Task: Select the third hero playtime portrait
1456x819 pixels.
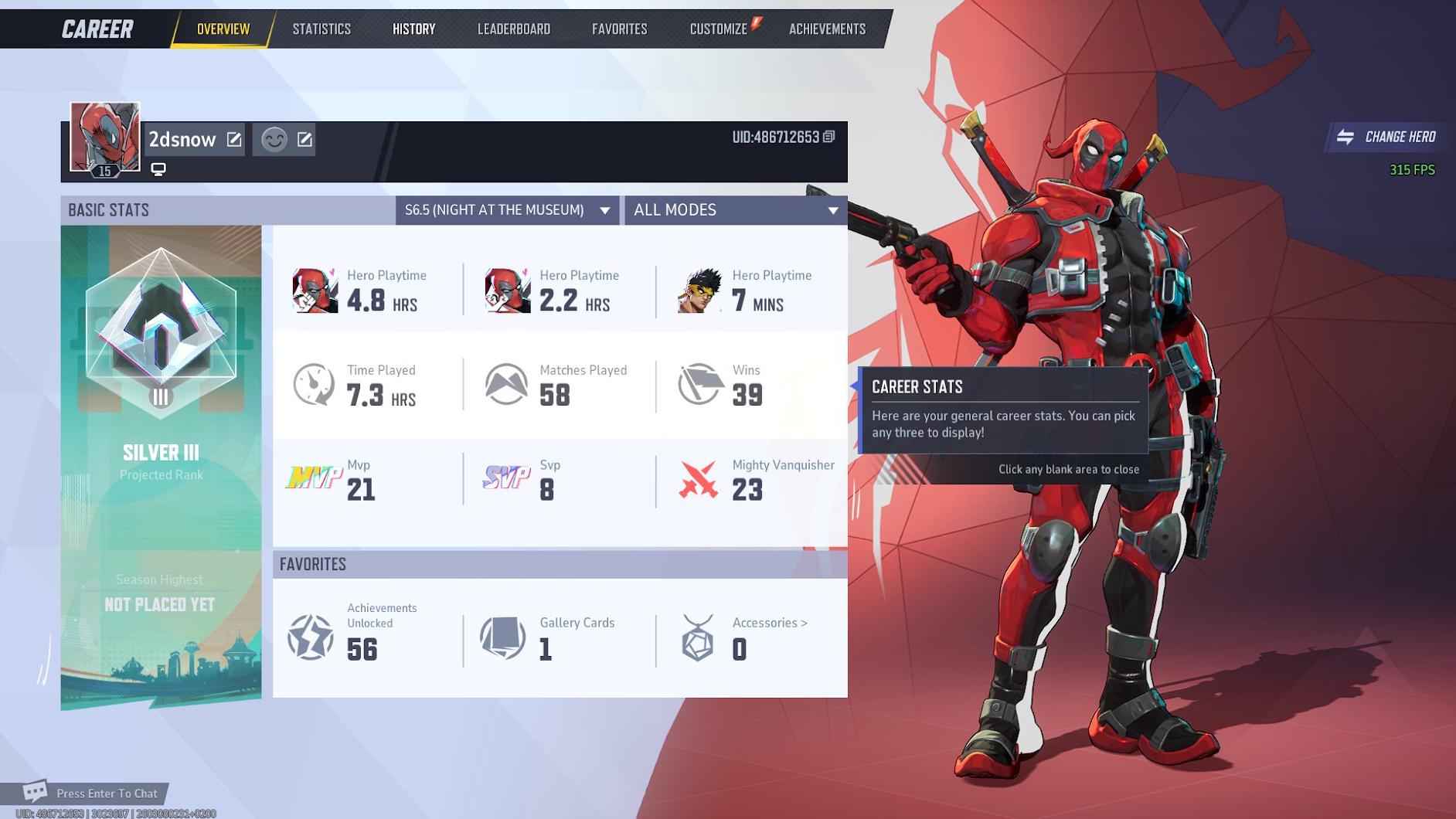Action: [700, 290]
